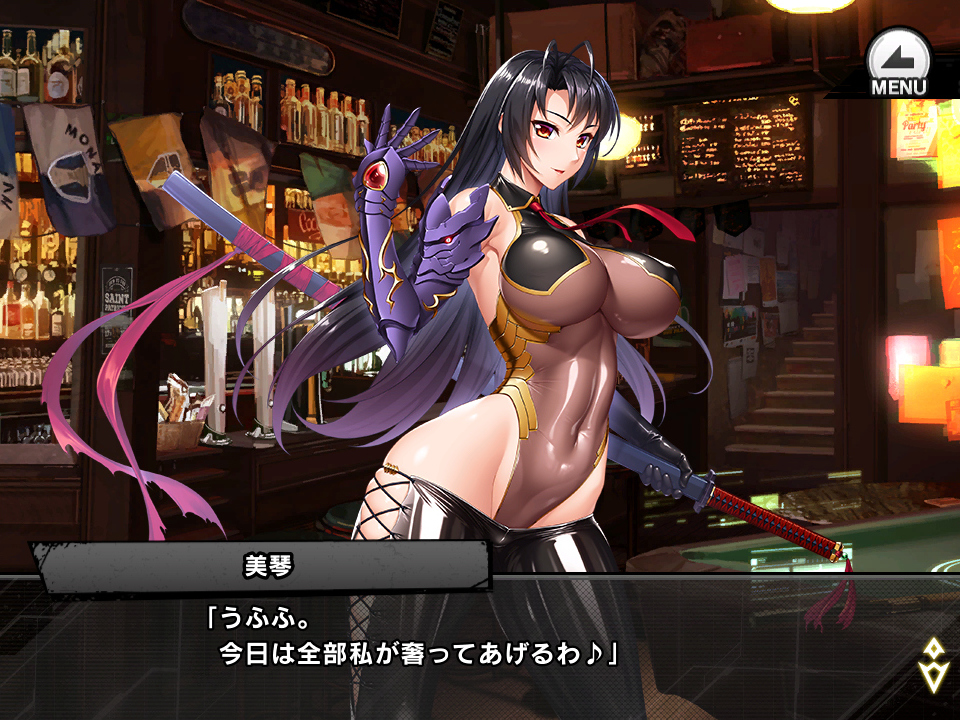Advance dialogue with the diamond arrow indicator
Viewport: 960px width, 720px height.
coord(932,664)
